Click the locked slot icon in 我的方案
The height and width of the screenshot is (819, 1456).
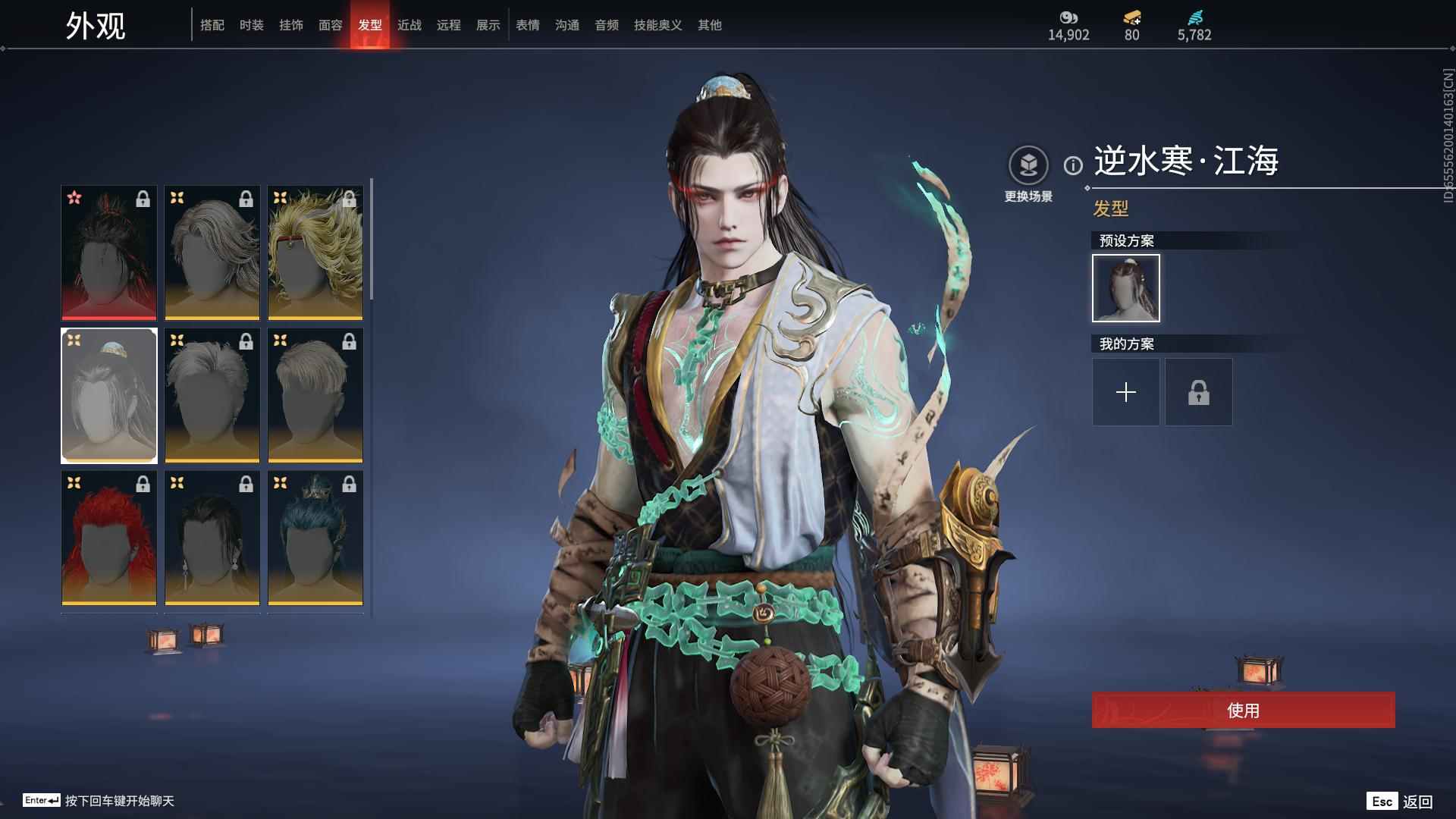(x=1198, y=392)
